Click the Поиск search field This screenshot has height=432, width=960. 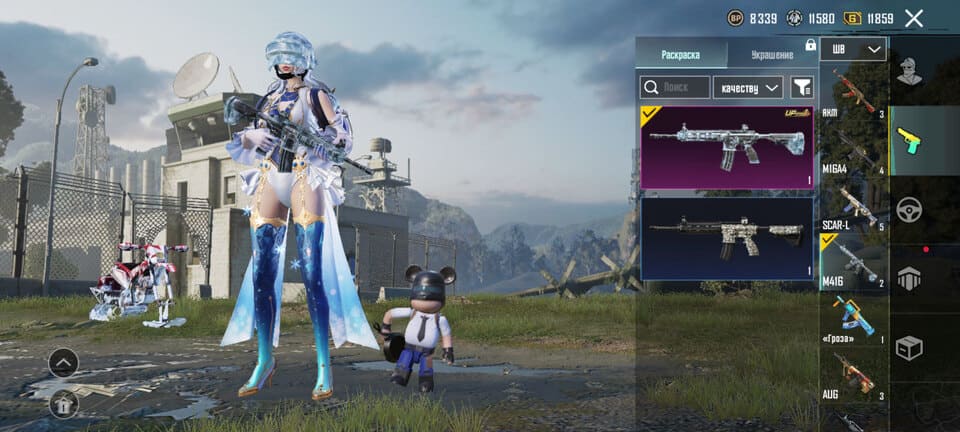(x=675, y=88)
